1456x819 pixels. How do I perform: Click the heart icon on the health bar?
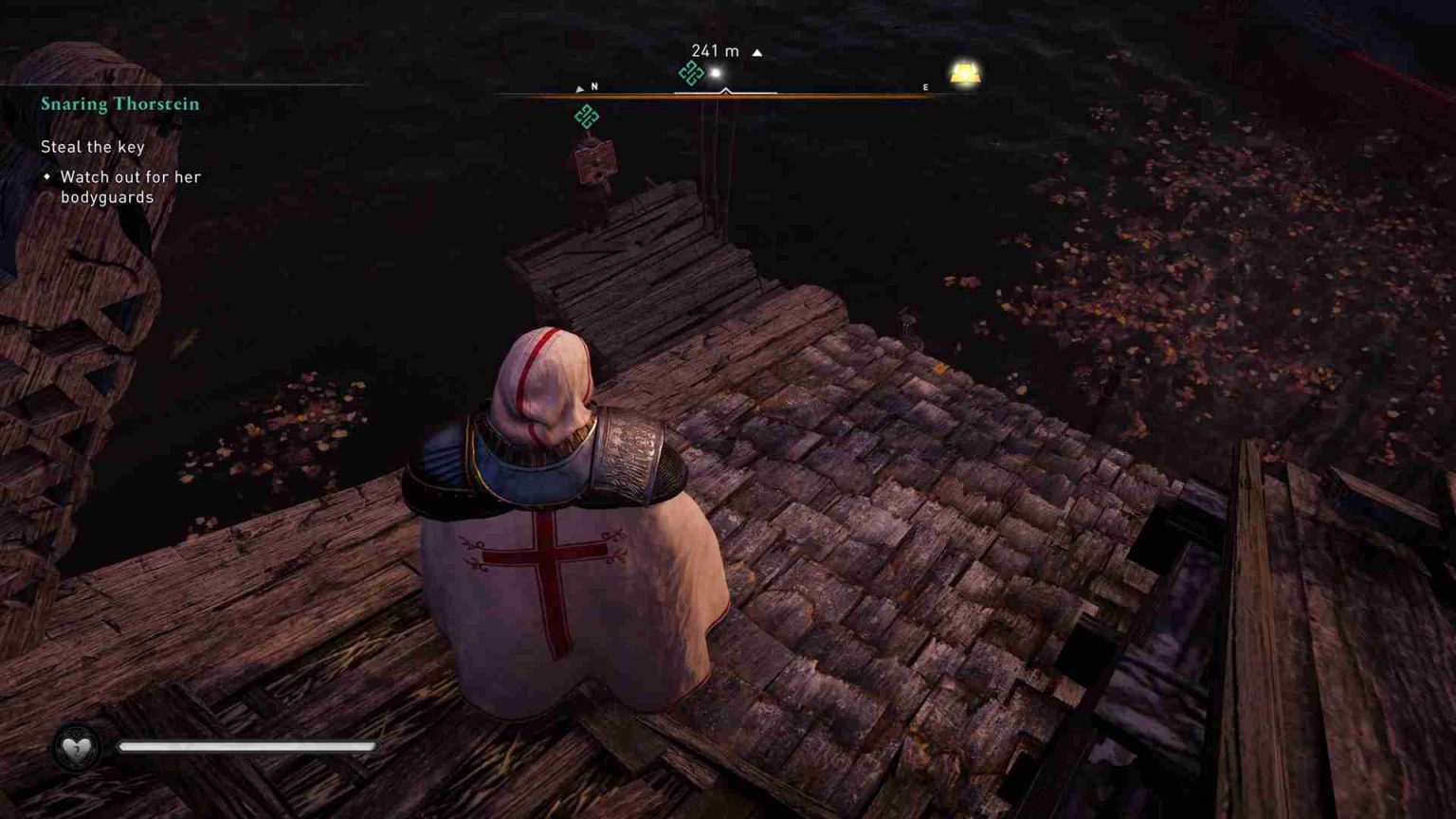click(x=77, y=748)
